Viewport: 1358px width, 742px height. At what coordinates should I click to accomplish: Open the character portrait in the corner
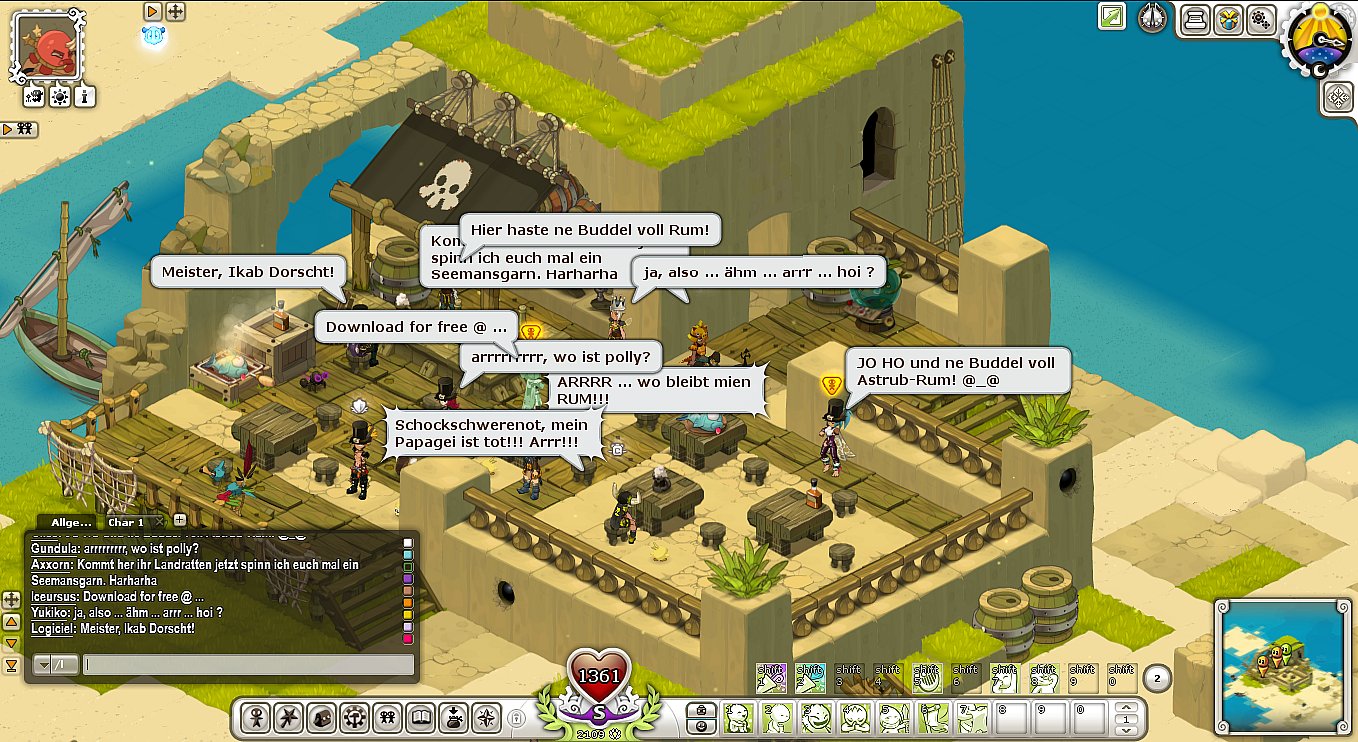coord(49,46)
